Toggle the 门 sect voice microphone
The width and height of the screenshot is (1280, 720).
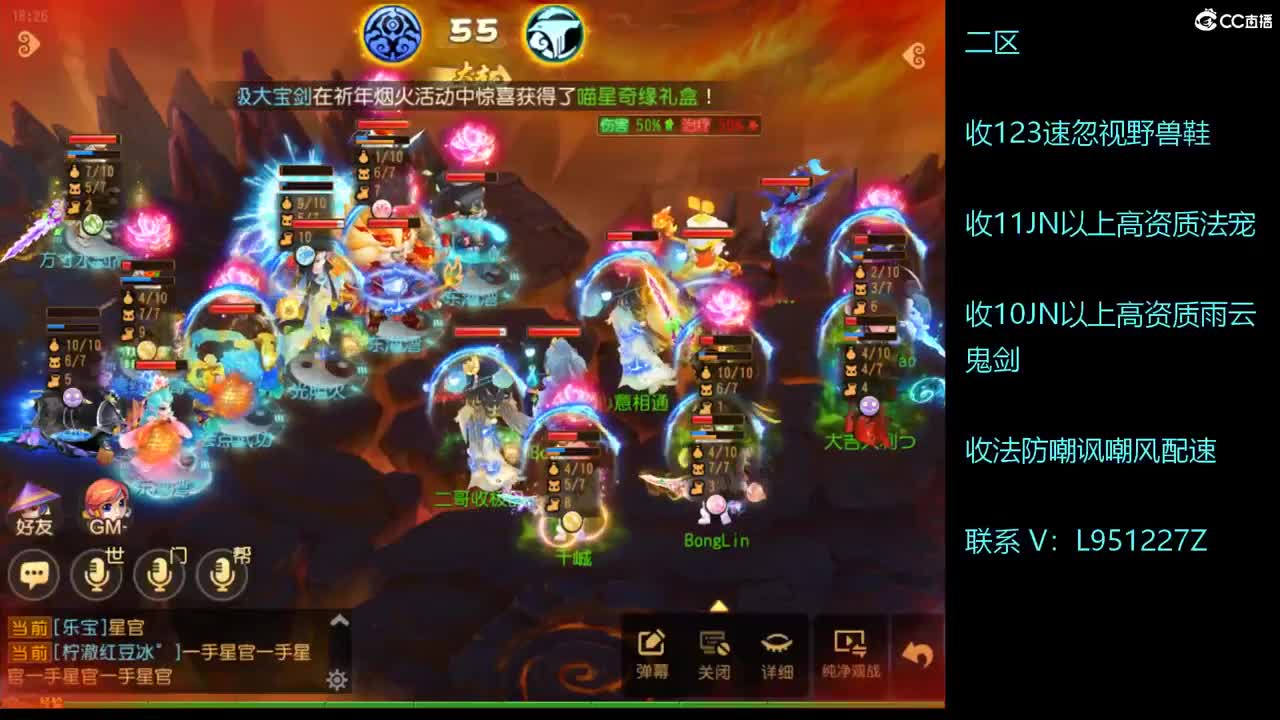point(158,575)
